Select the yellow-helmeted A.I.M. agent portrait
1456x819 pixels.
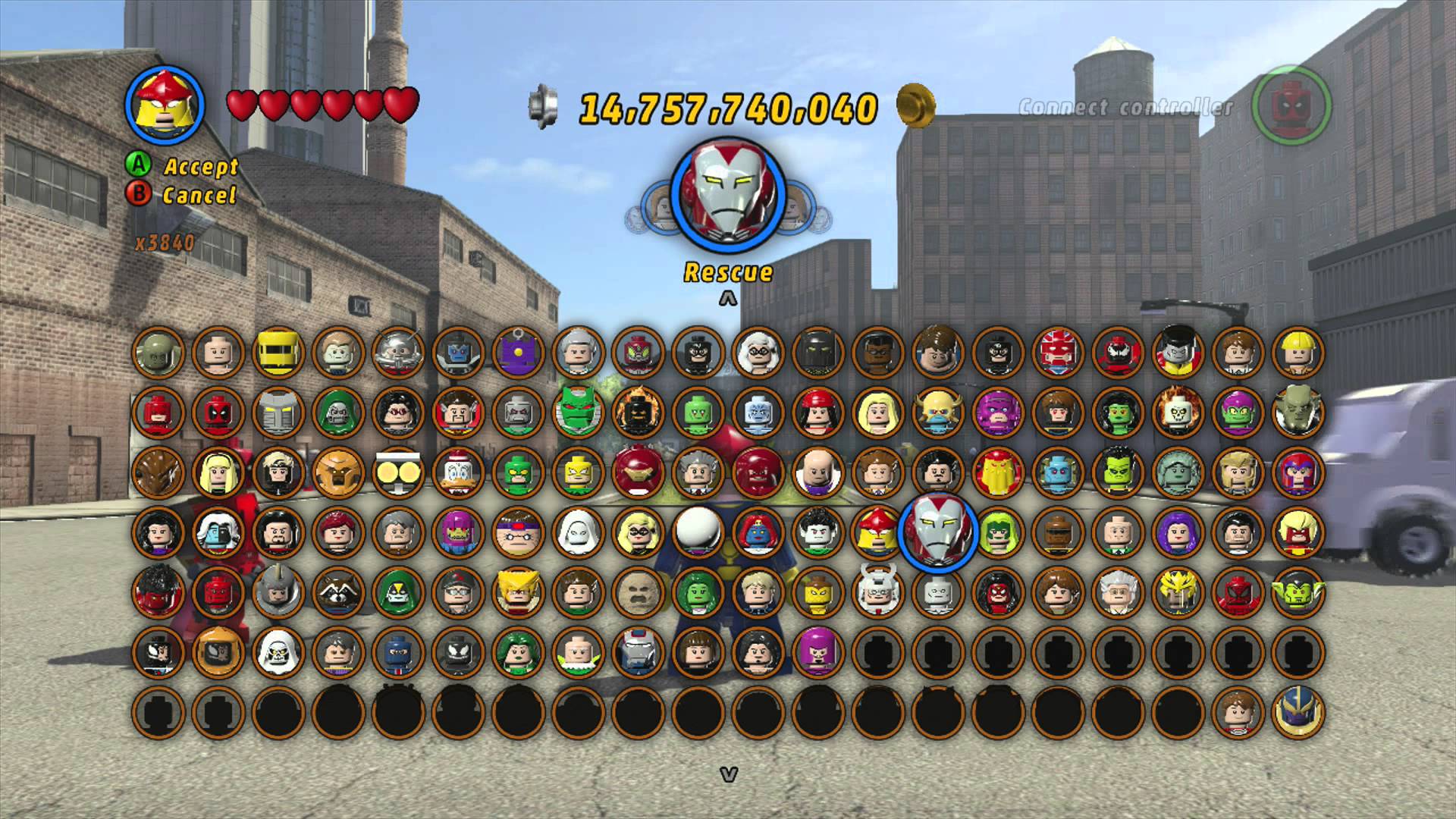[x=278, y=352]
